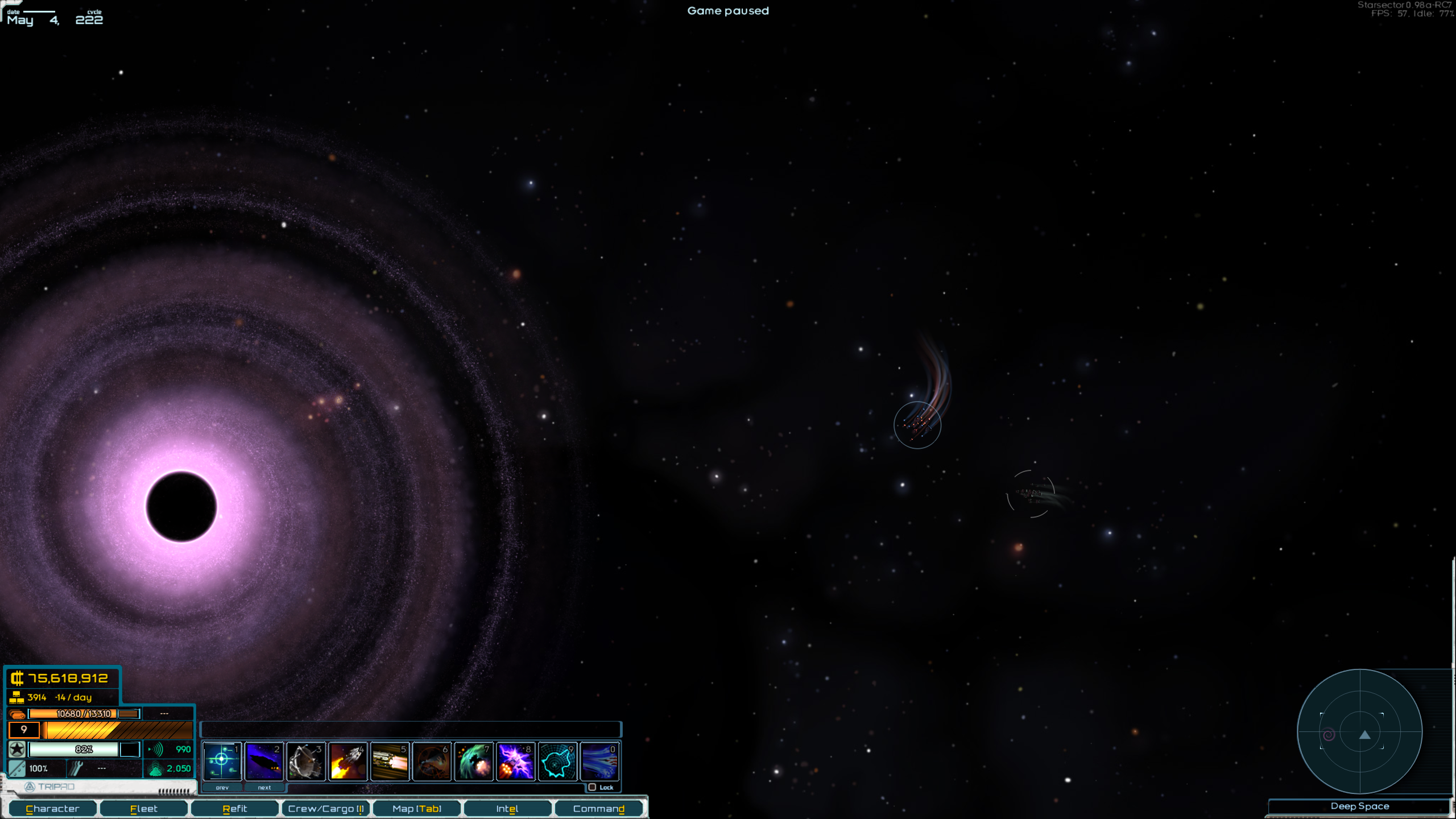Image resolution: width=1456 pixels, height=819 pixels.
Task: Click the circular radar minimap
Action: click(1359, 731)
